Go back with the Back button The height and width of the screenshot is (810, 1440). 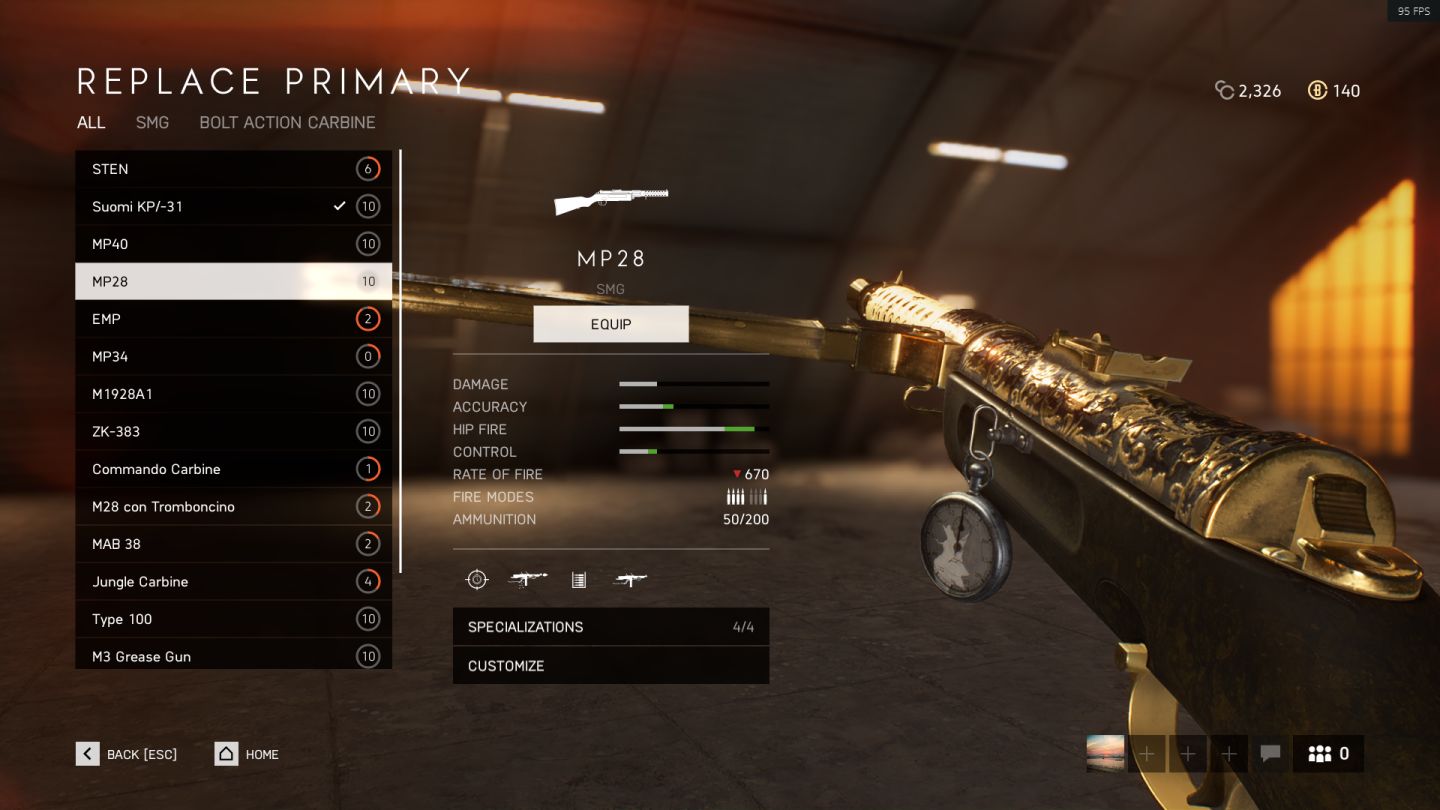tap(127, 754)
